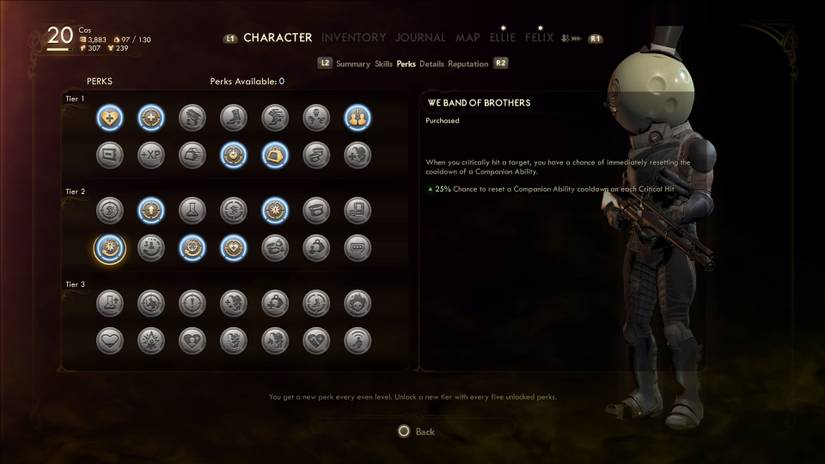The height and width of the screenshot is (464, 825).
Task: Select the boot perk in Tier 1
Action: click(233, 118)
